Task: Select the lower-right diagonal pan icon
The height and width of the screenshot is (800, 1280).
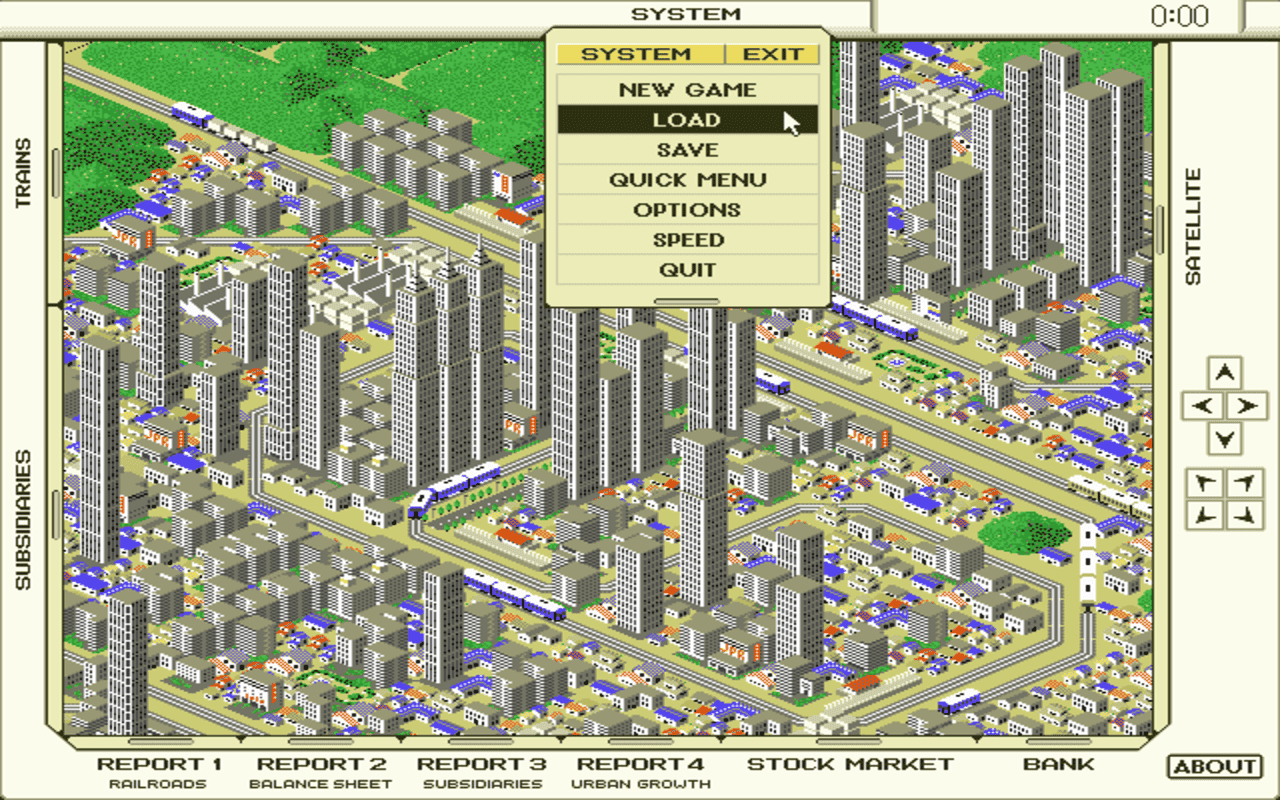Action: pos(1244,515)
